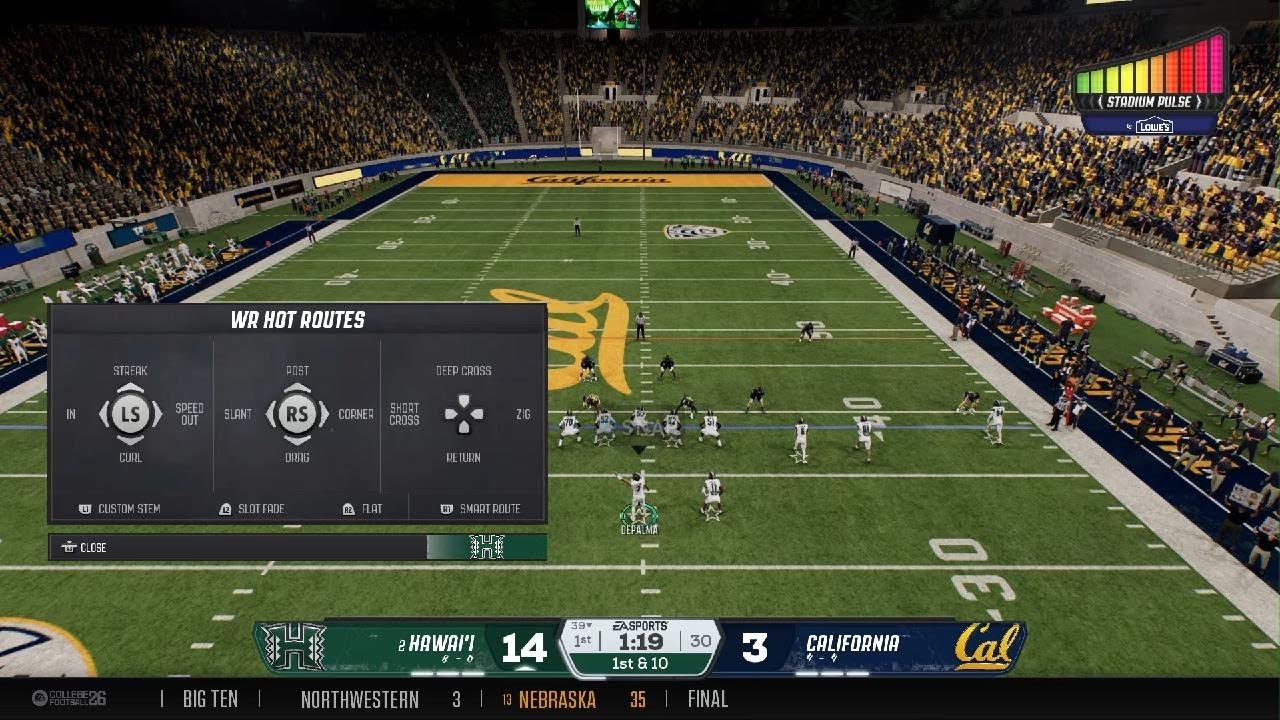
Task: Choose the Curl hot route
Action: 130,458
